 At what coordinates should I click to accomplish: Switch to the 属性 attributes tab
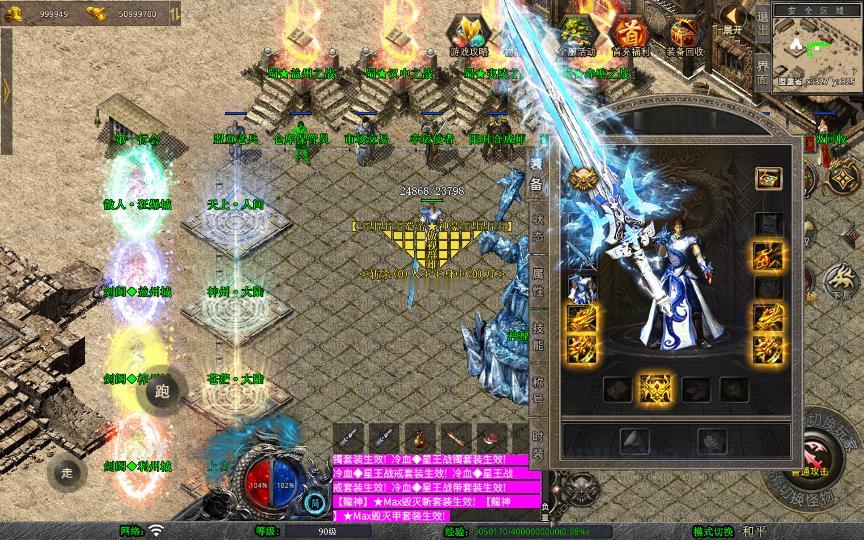[x=537, y=282]
